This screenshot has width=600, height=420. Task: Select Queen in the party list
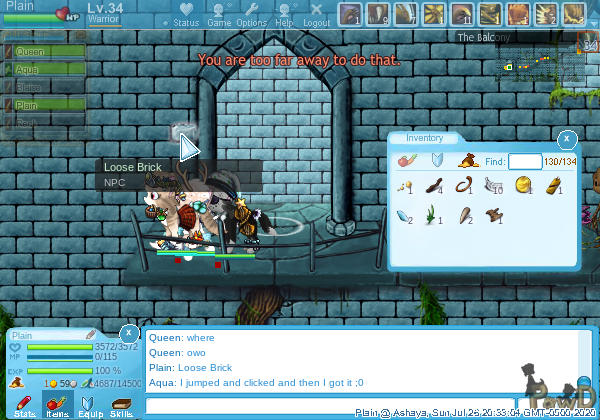(x=32, y=51)
